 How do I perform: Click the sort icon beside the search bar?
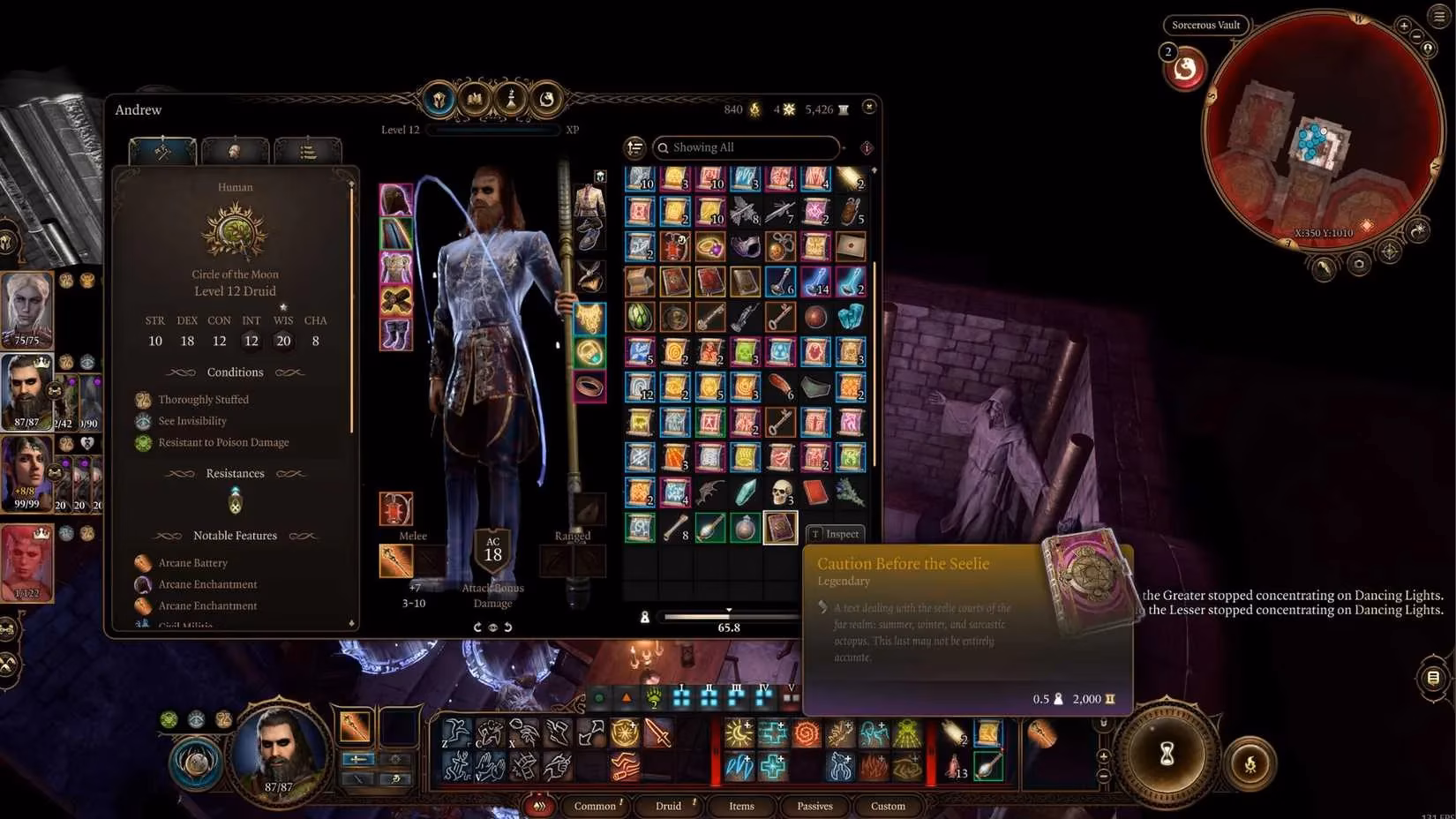(634, 147)
